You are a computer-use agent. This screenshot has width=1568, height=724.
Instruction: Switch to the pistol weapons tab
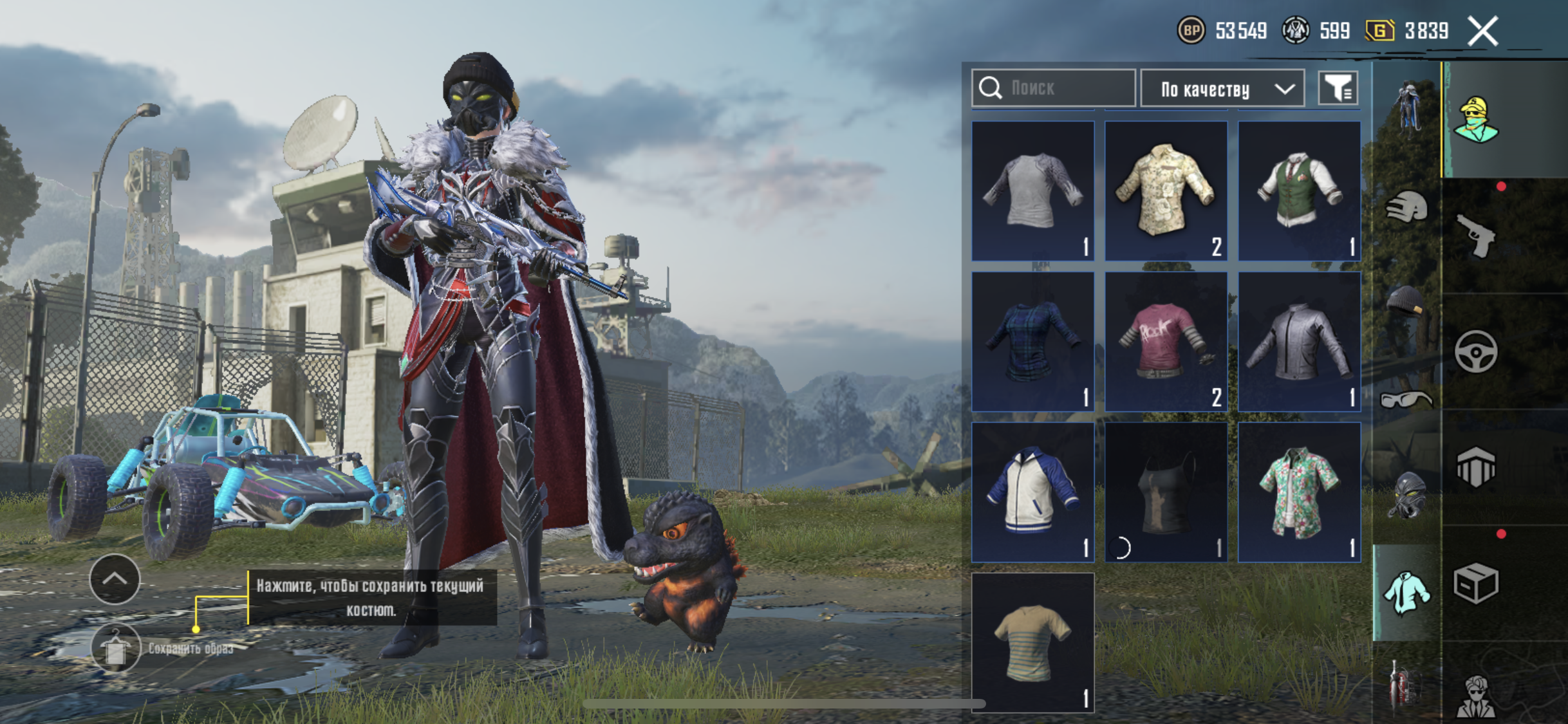1475,236
